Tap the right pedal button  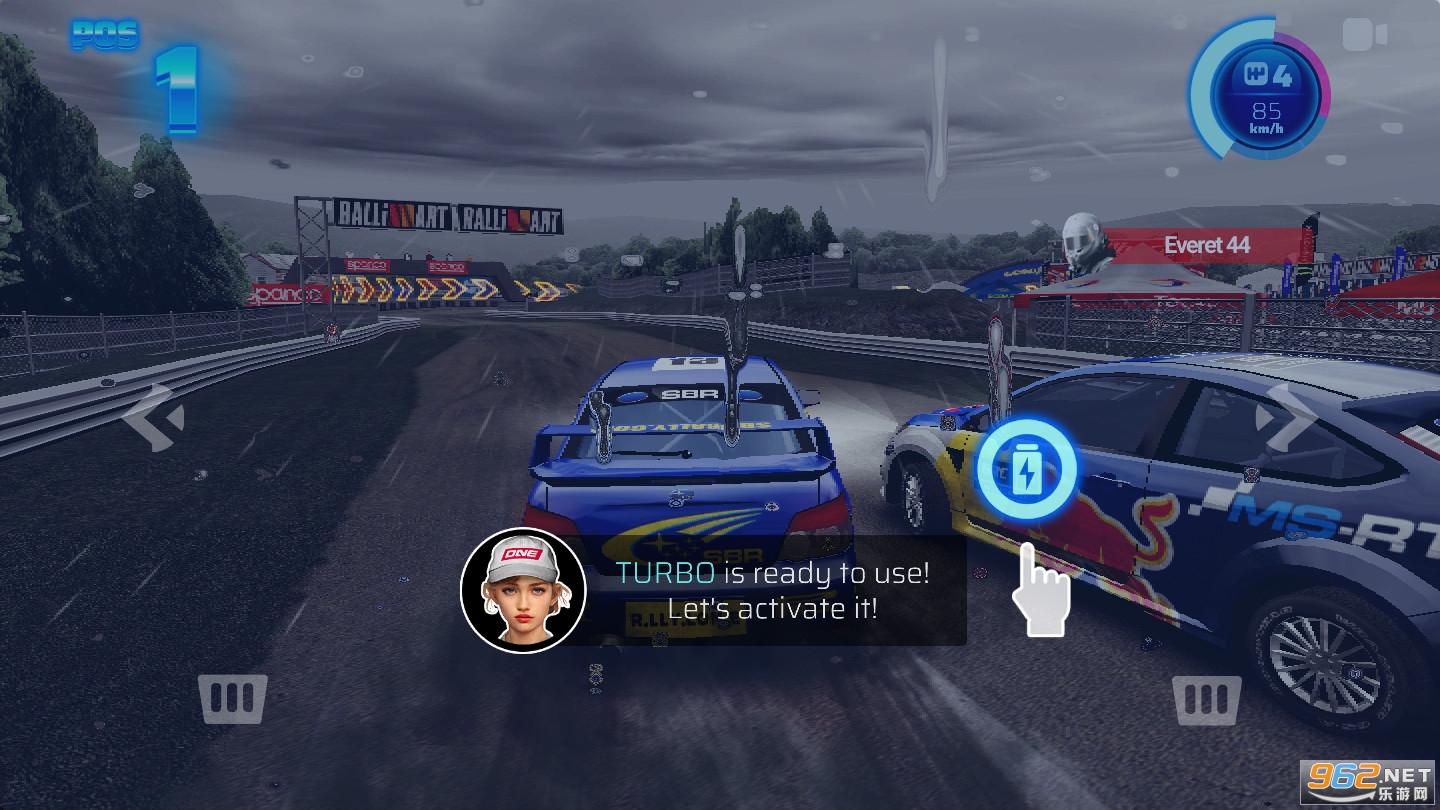[x=1207, y=698]
